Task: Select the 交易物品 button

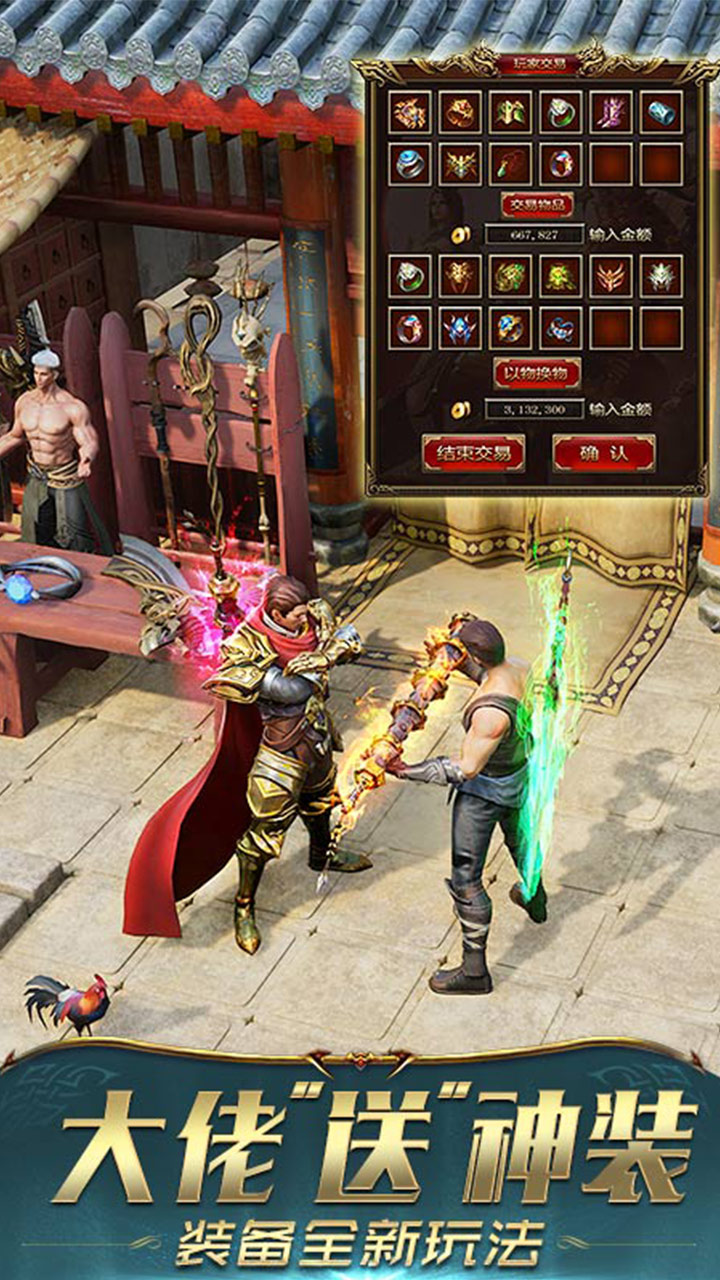Action: click(x=537, y=205)
